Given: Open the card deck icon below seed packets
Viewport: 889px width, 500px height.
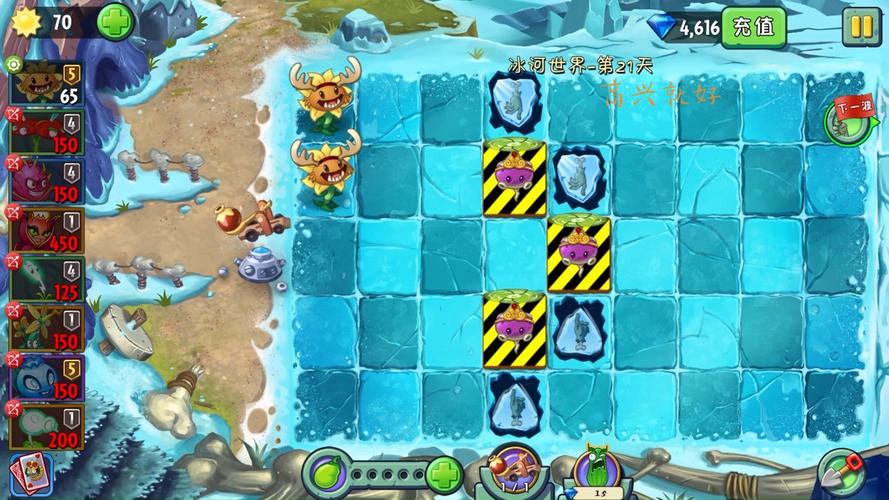Looking at the screenshot, I should point(29,473).
